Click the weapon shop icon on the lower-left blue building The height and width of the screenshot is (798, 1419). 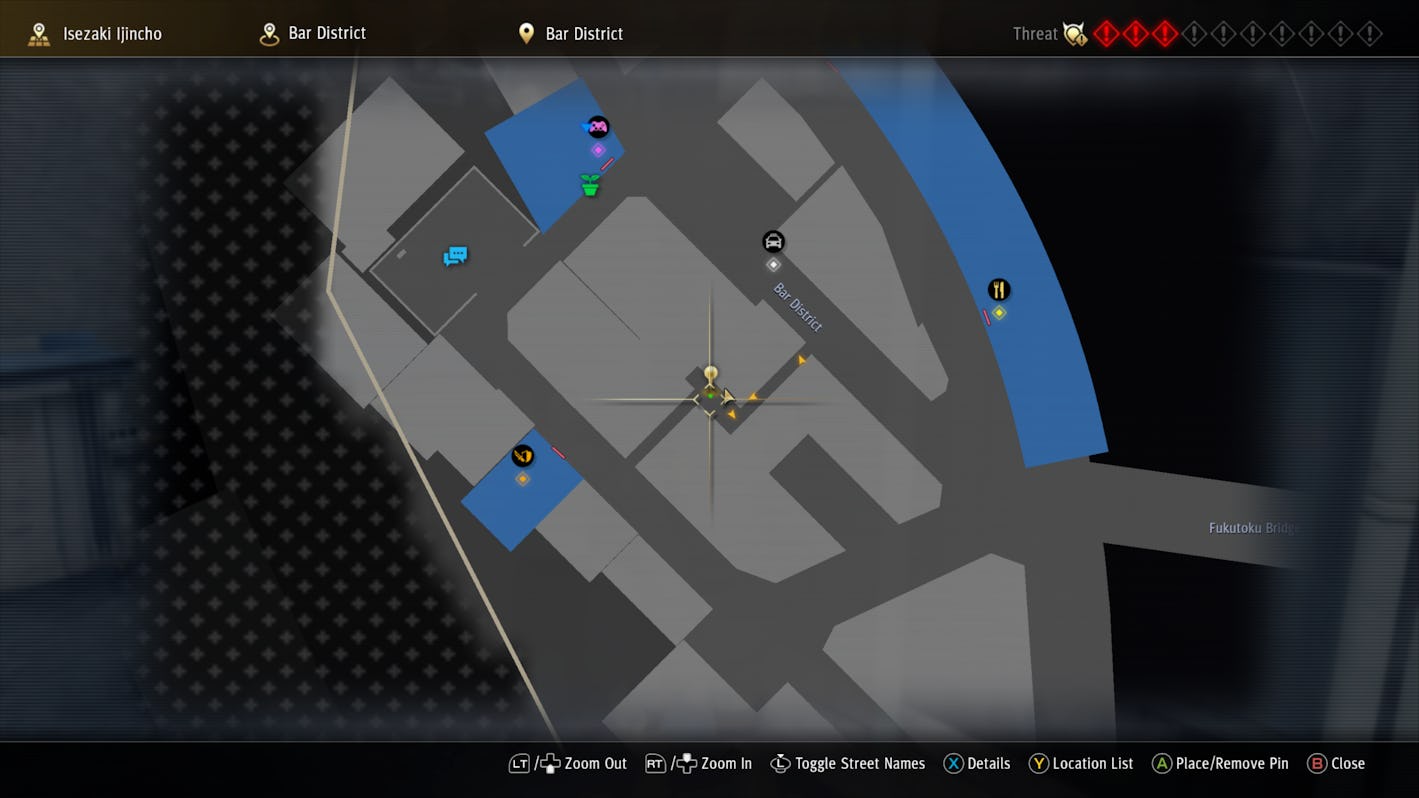(523, 456)
